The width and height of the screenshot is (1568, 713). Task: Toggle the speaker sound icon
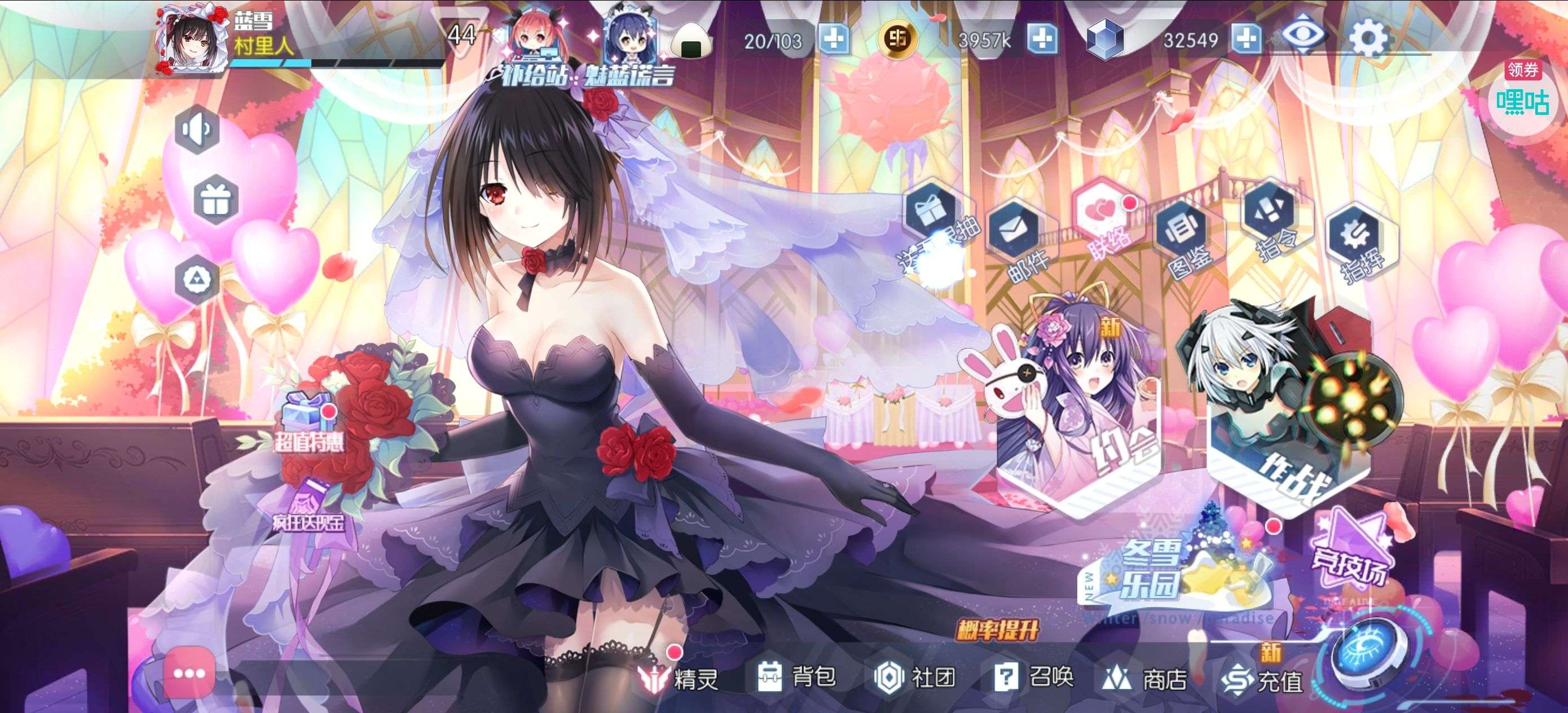197,129
